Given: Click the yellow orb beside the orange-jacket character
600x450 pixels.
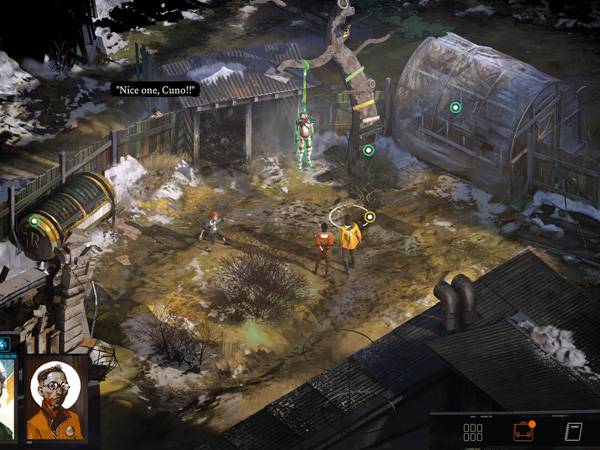Looking at the screenshot, I should (369, 216).
